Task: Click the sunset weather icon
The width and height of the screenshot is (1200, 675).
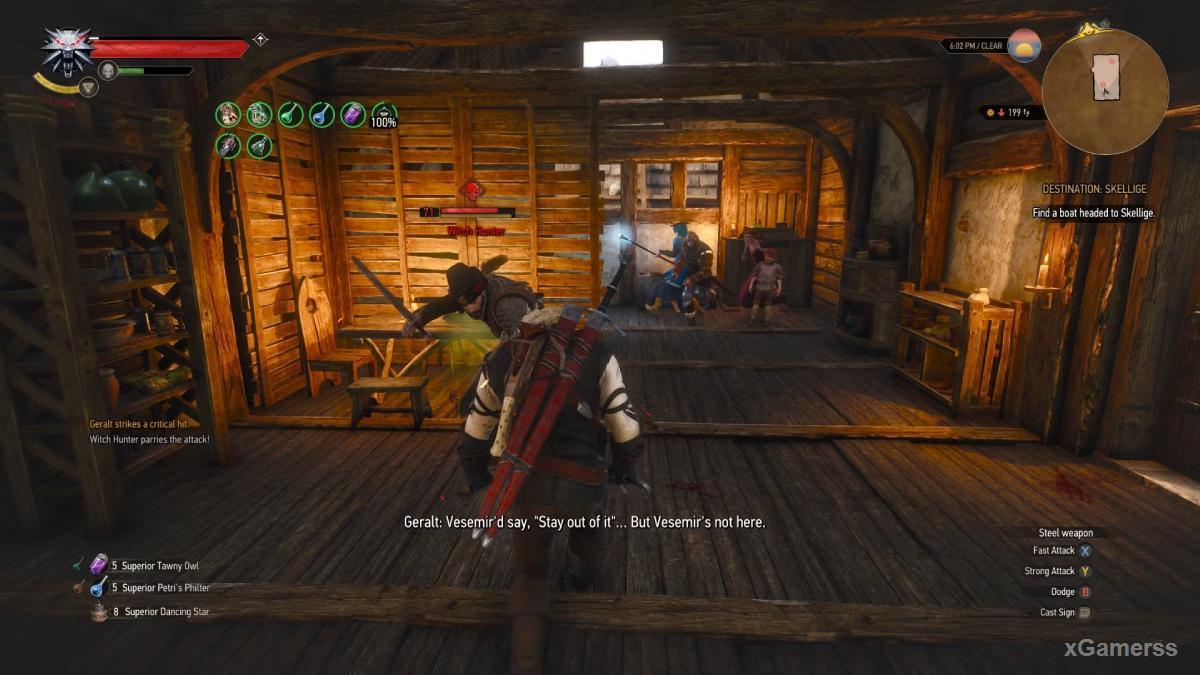Action: (1024, 46)
